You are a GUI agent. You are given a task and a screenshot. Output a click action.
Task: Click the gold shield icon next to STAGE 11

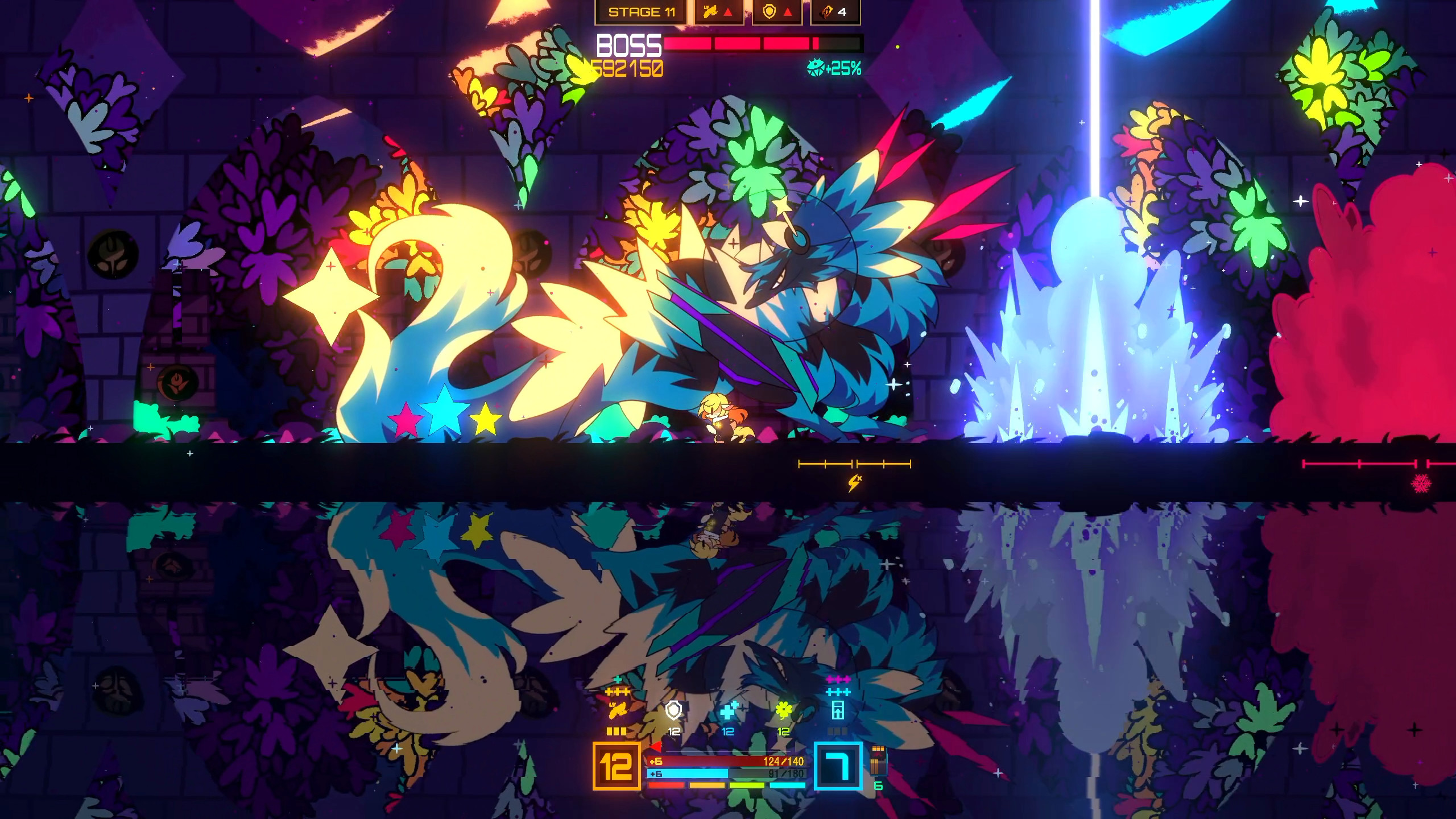[769, 12]
